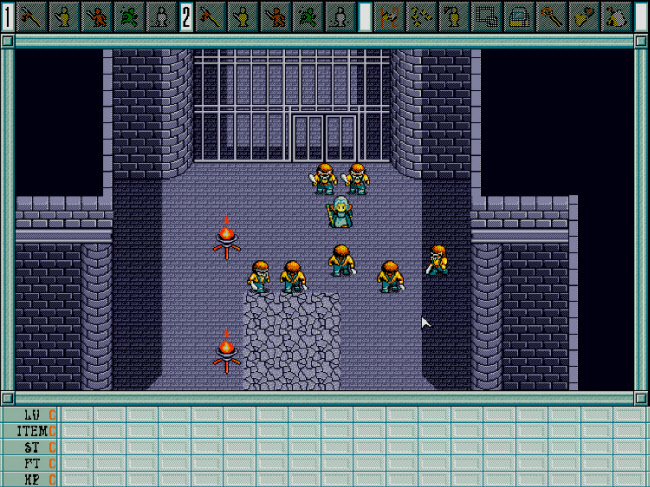Click the group 1-2 swap icon
650x487 pixels.
[390, 16]
